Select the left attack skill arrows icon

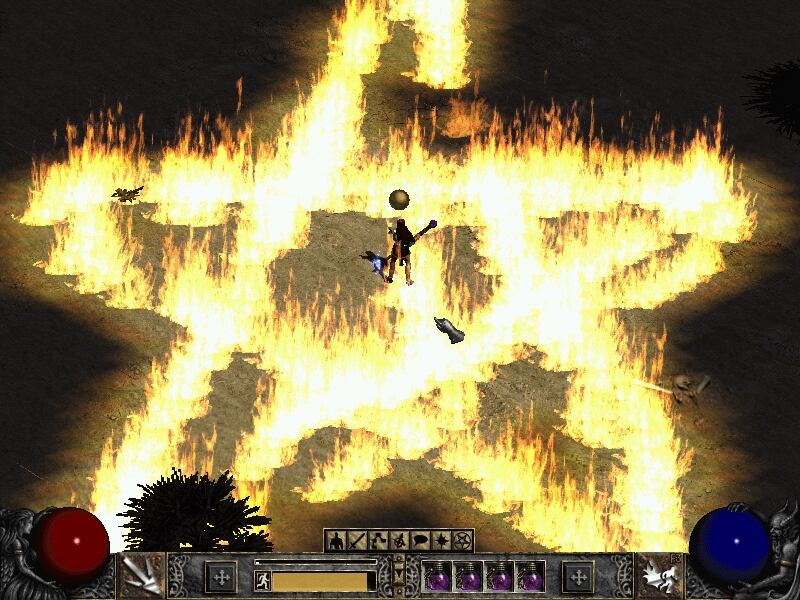[x=141, y=576]
